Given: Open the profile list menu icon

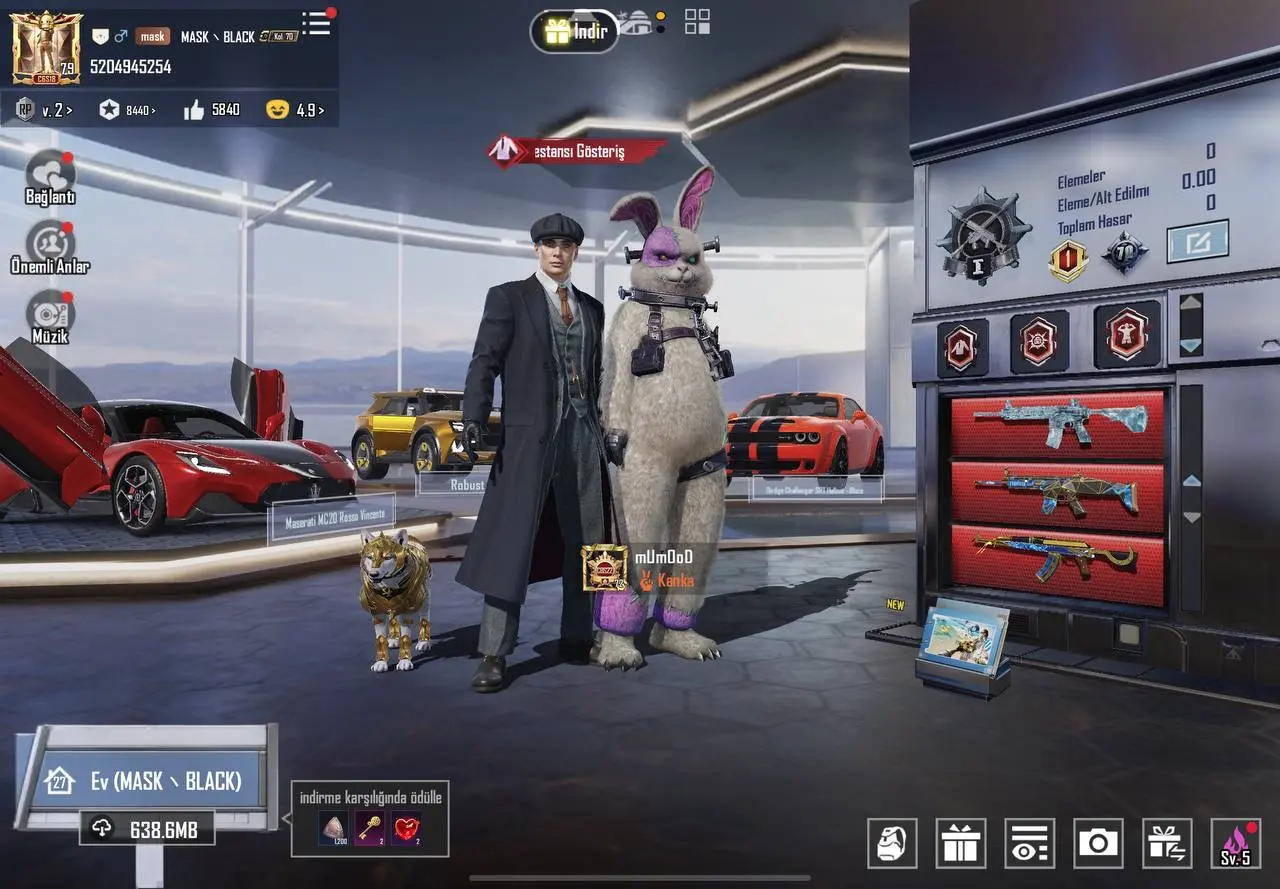Looking at the screenshot, I should coord(316,25).
